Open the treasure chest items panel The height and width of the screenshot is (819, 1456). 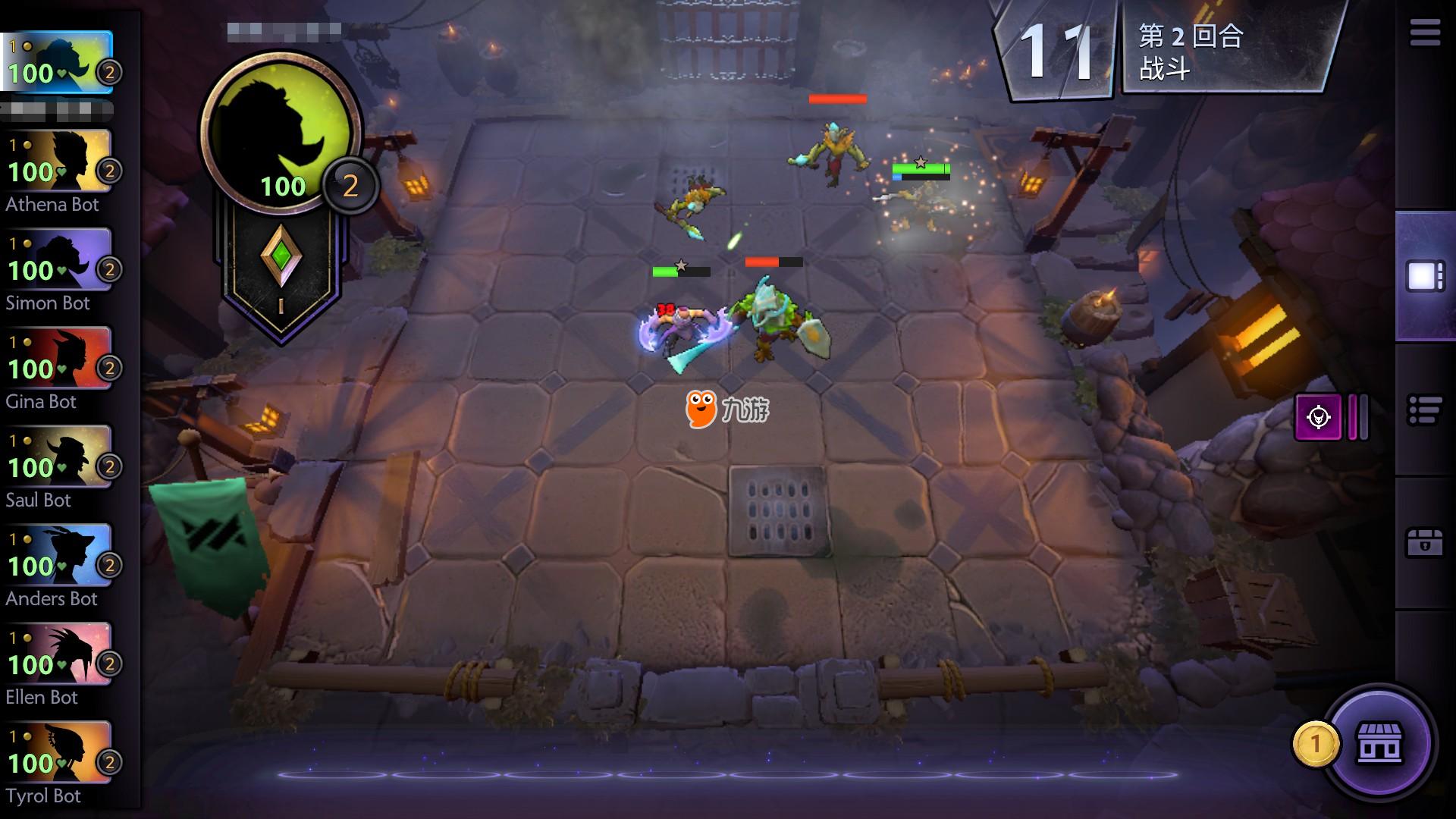click(1425, 543)
